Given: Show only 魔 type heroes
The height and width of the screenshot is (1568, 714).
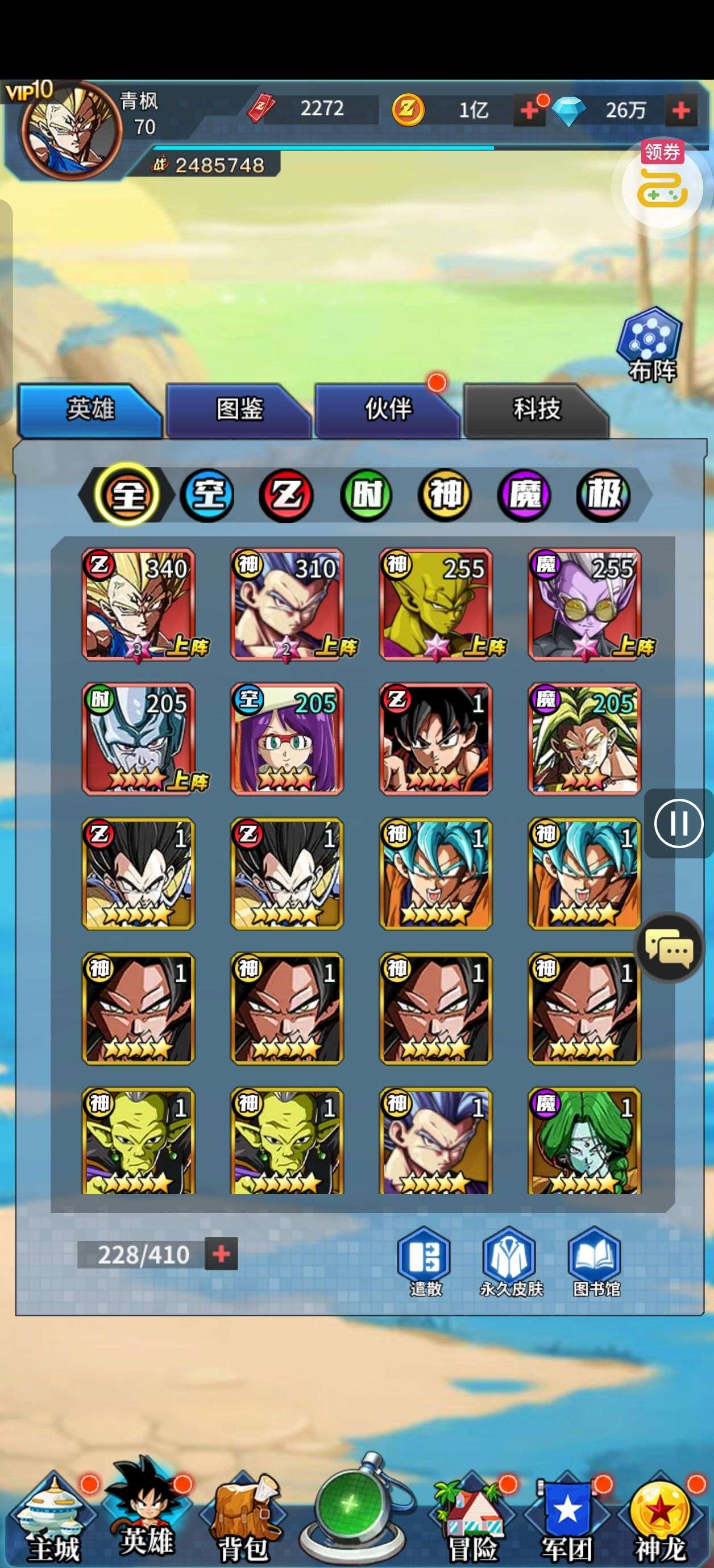Looking at the screenshot, I should pyautogui.click(x=525, y=494).
